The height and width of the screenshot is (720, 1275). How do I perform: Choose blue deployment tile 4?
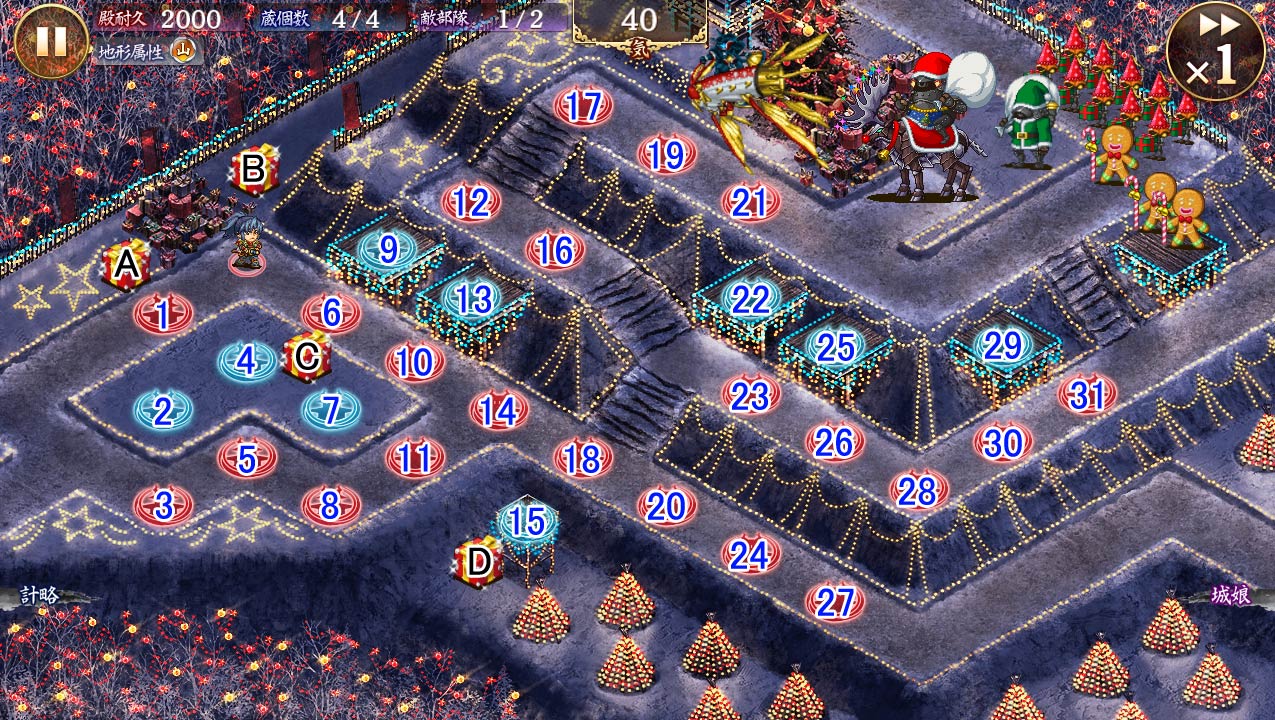click(246, 360)
